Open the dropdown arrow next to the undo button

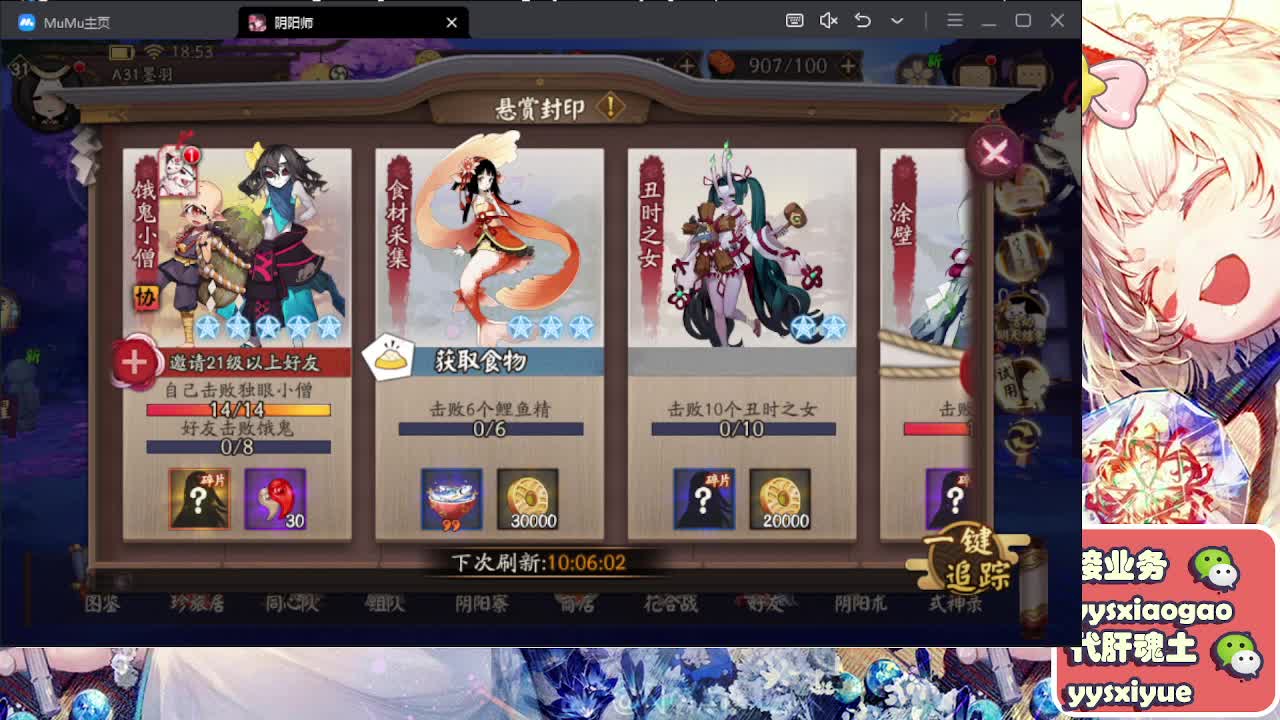pos(897,20)
